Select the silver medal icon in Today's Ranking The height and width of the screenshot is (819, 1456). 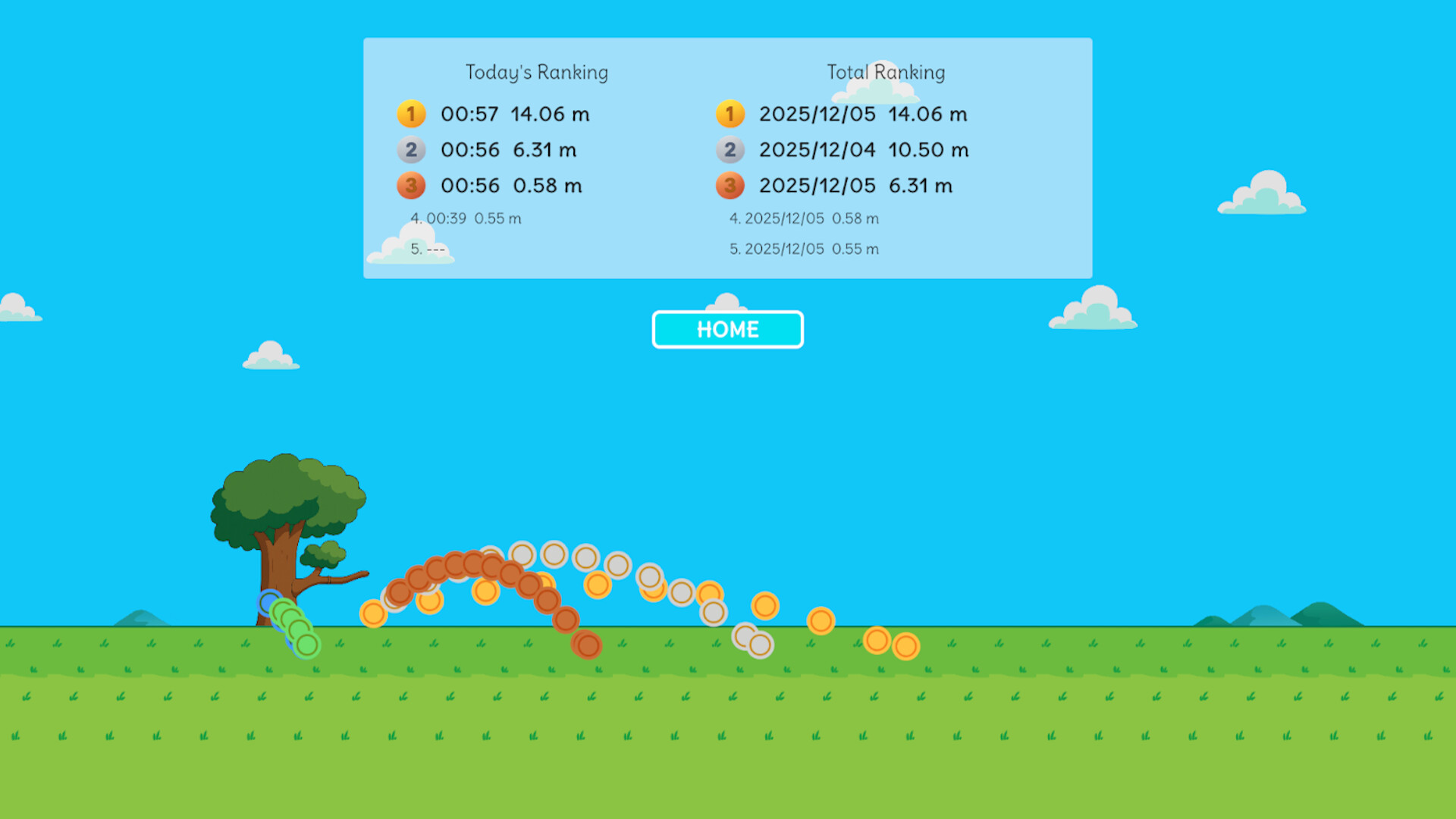(411, 150)
